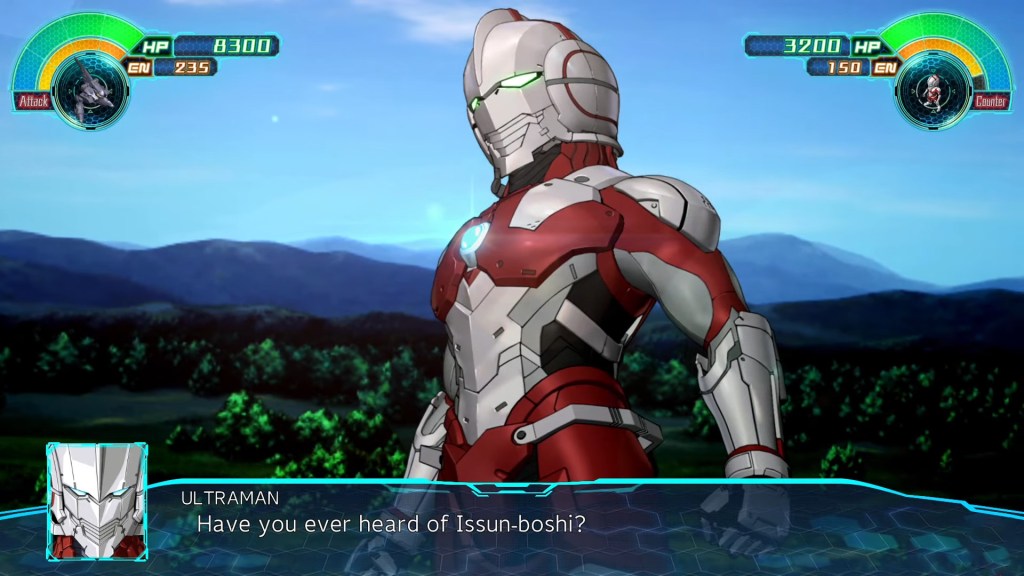Advance the Issun-boshi dialogue line
This screenshot has height=576, width=1024.
click(x=390, y=523)
